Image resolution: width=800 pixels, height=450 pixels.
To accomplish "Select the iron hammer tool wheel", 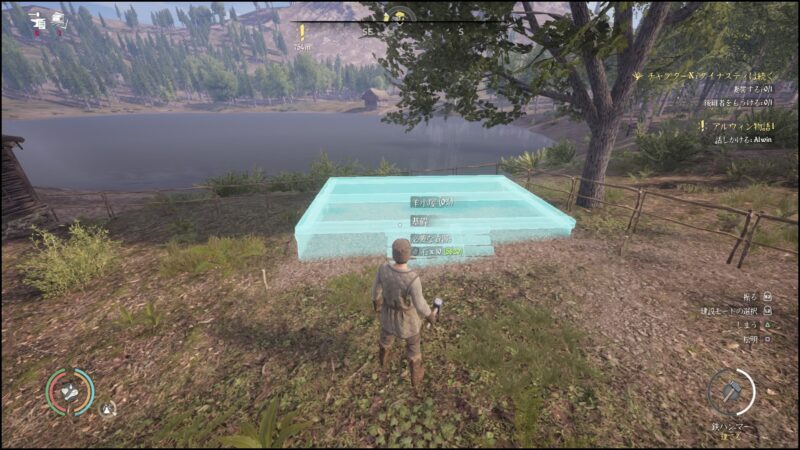I will pyautogui.click(x=731, y=392).
